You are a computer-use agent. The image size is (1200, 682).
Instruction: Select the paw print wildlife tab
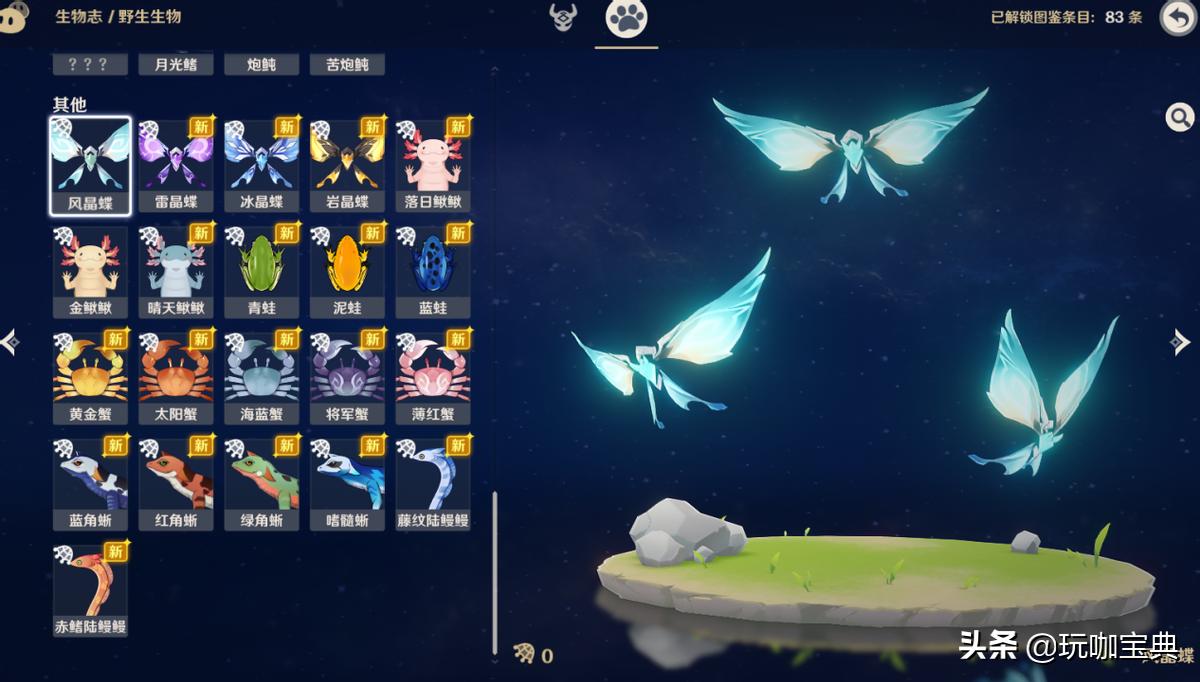(627, 18)
